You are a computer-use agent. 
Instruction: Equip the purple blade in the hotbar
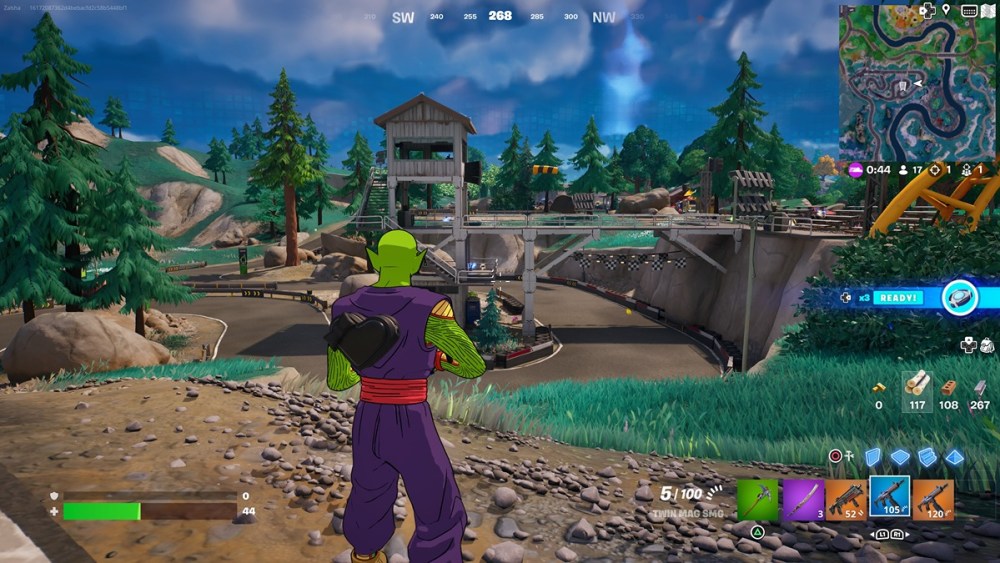coord(802,499)
